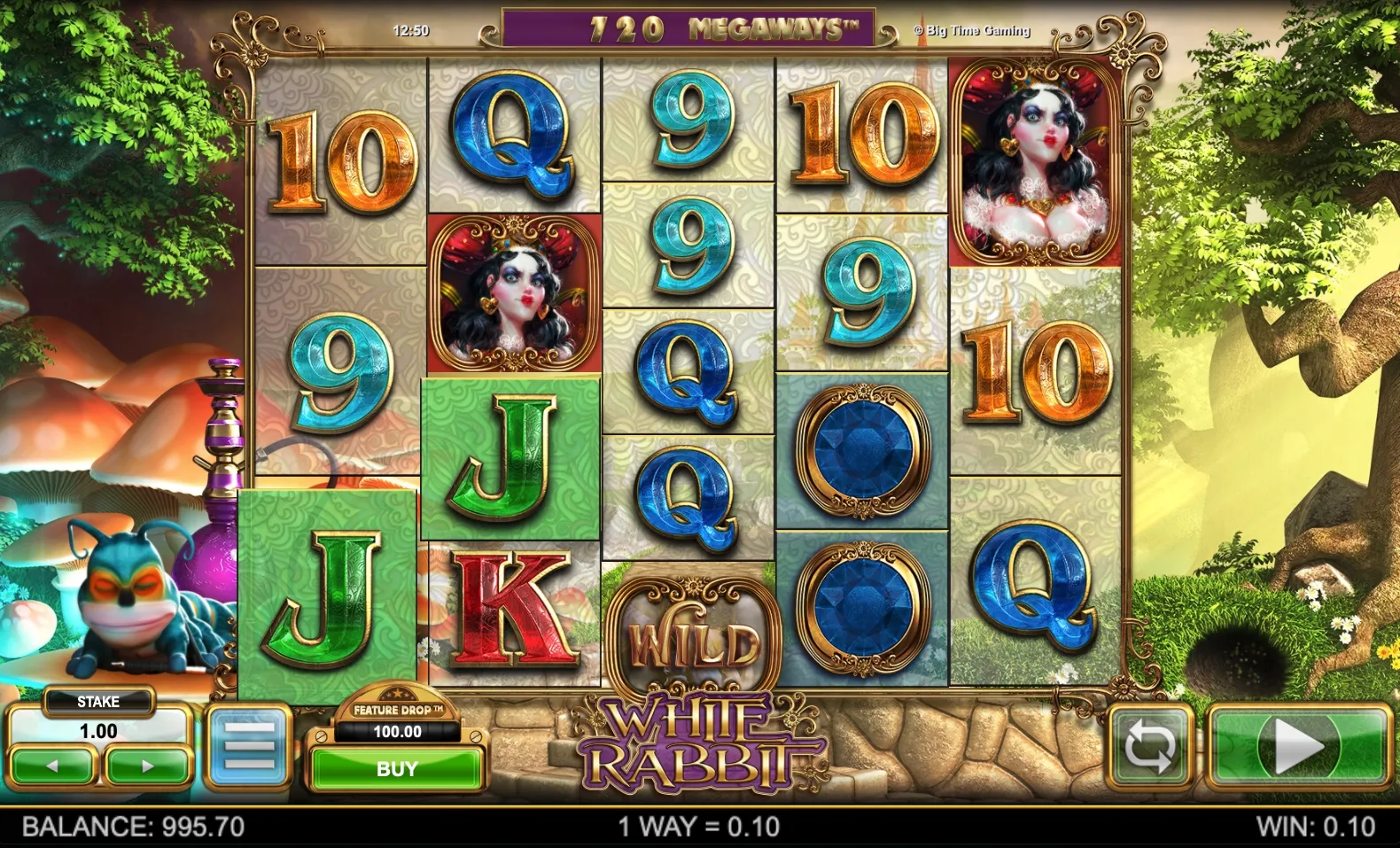Toggle the stake panel display
This screenshot has height=848, width=1400.
[97, 702]
